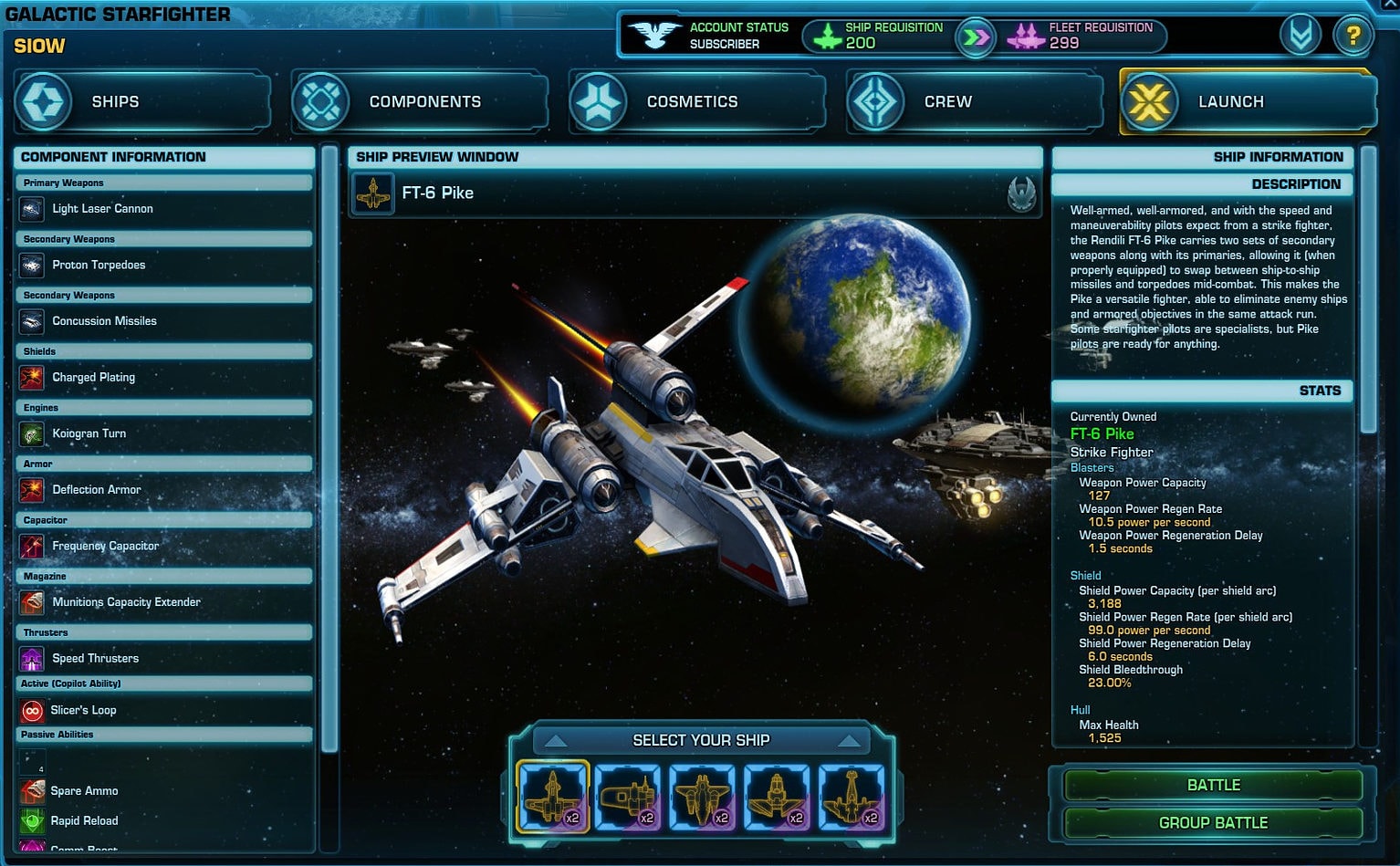Click the Deflection Armor icon

(x=31, y=490)
